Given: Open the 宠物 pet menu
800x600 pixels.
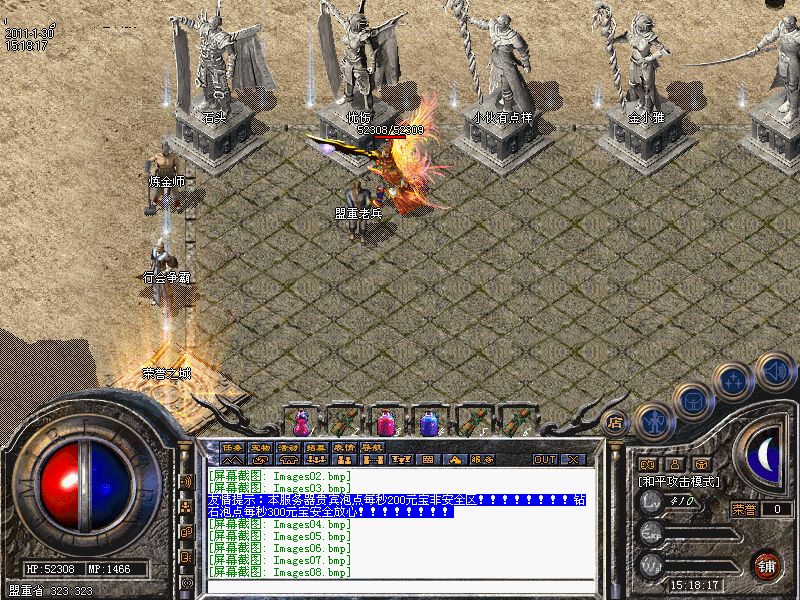Looking at the screenshot, I should (x=261, y=446).
